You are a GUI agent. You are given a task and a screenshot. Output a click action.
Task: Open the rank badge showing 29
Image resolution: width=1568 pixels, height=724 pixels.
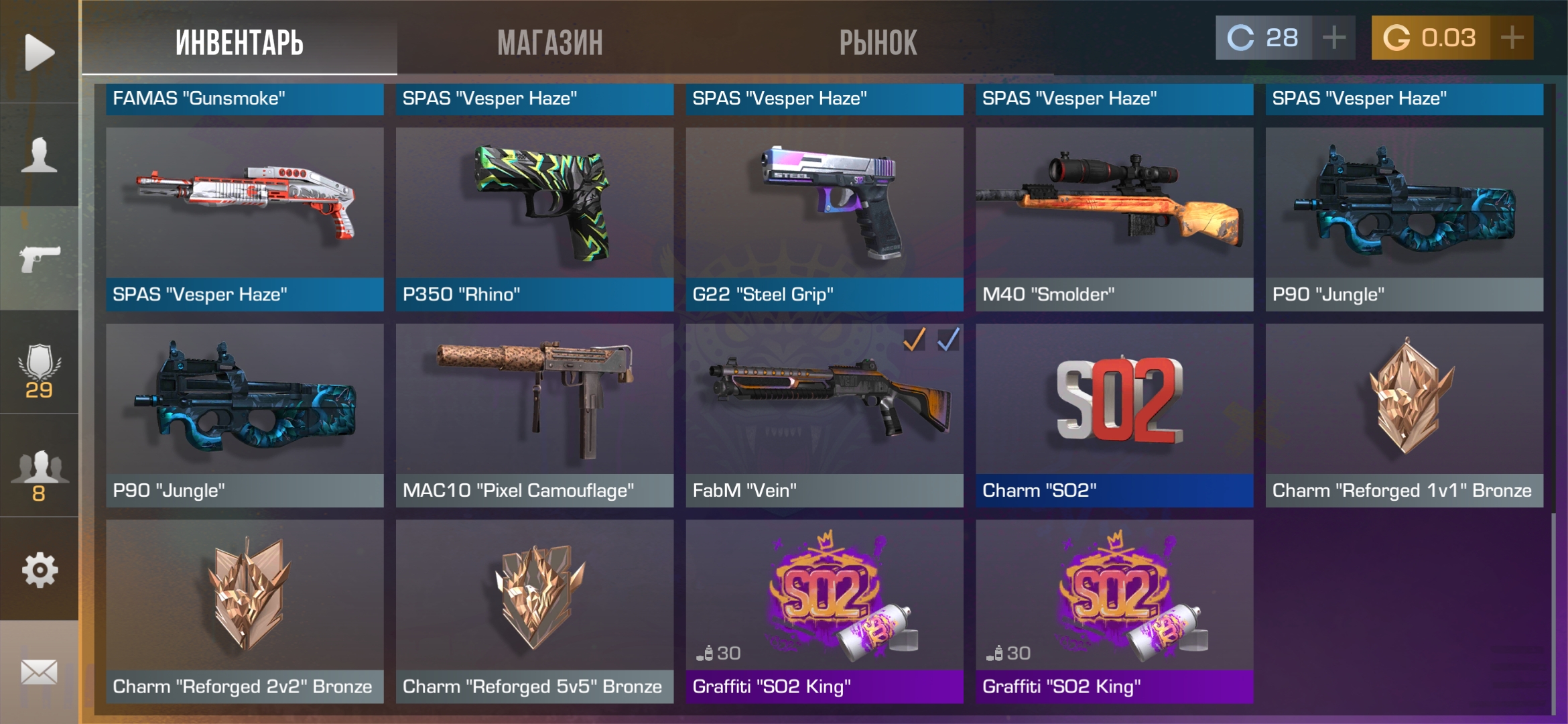(x=39, y=370)
